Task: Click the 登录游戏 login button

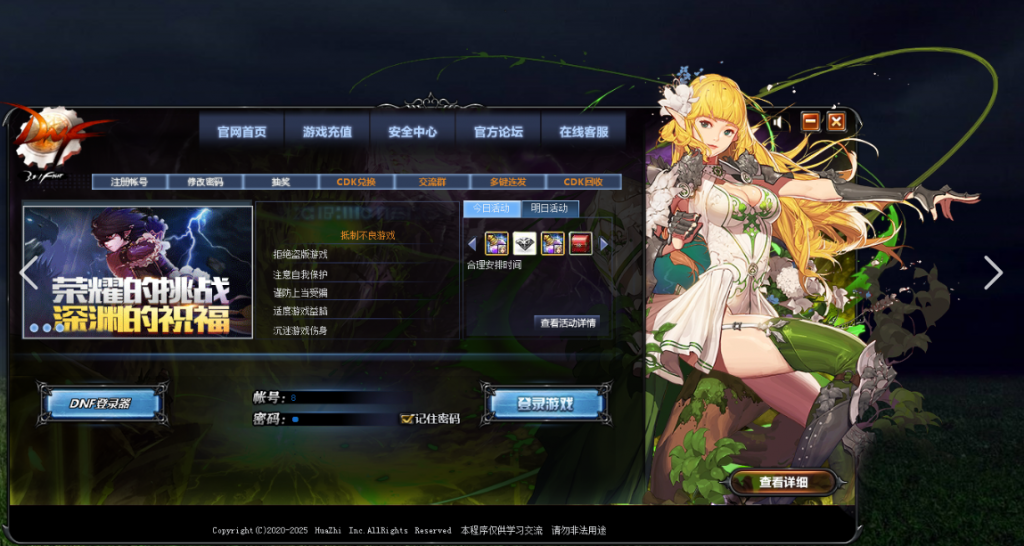Action: pos(545,404)
